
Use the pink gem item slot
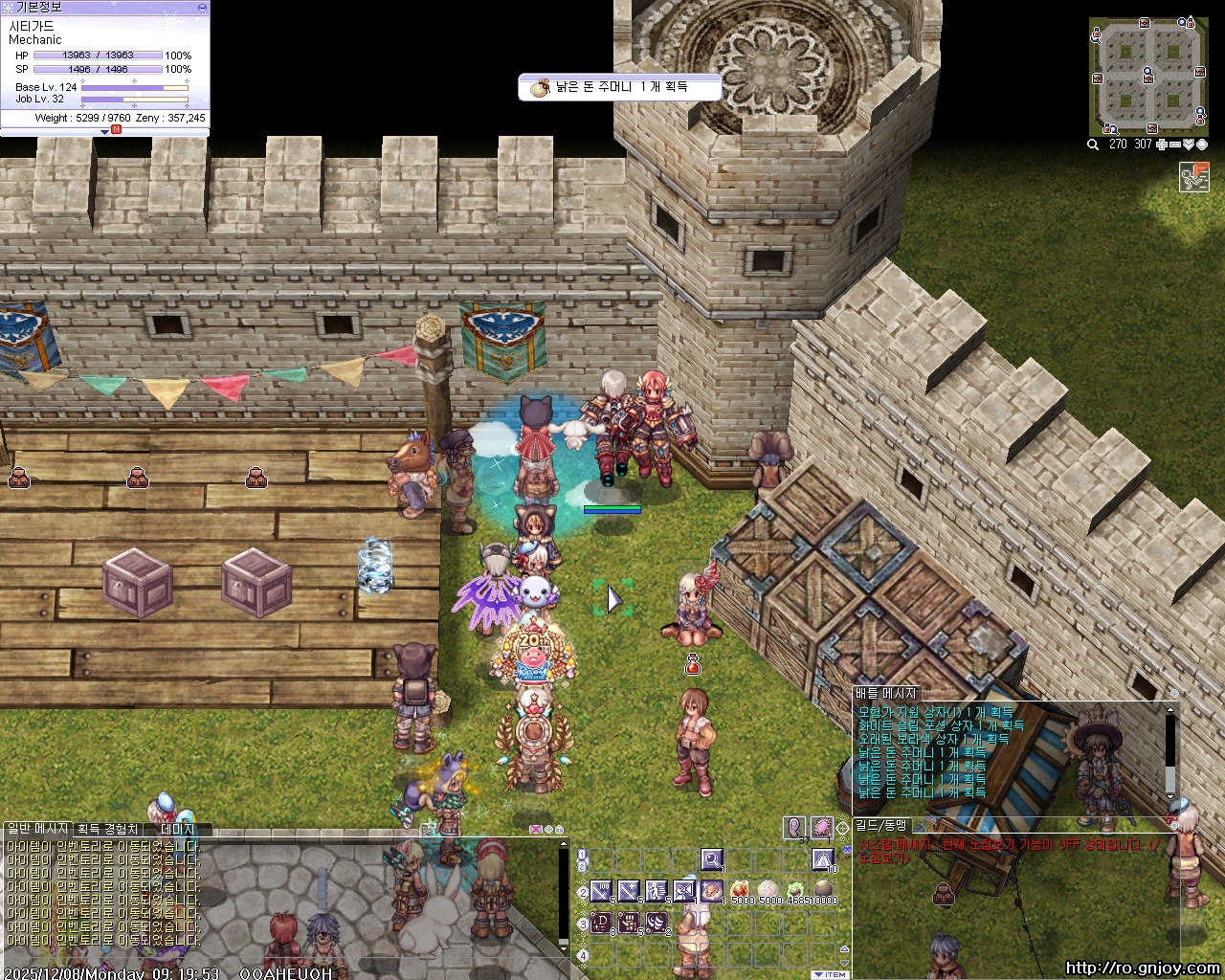(821, 827)
